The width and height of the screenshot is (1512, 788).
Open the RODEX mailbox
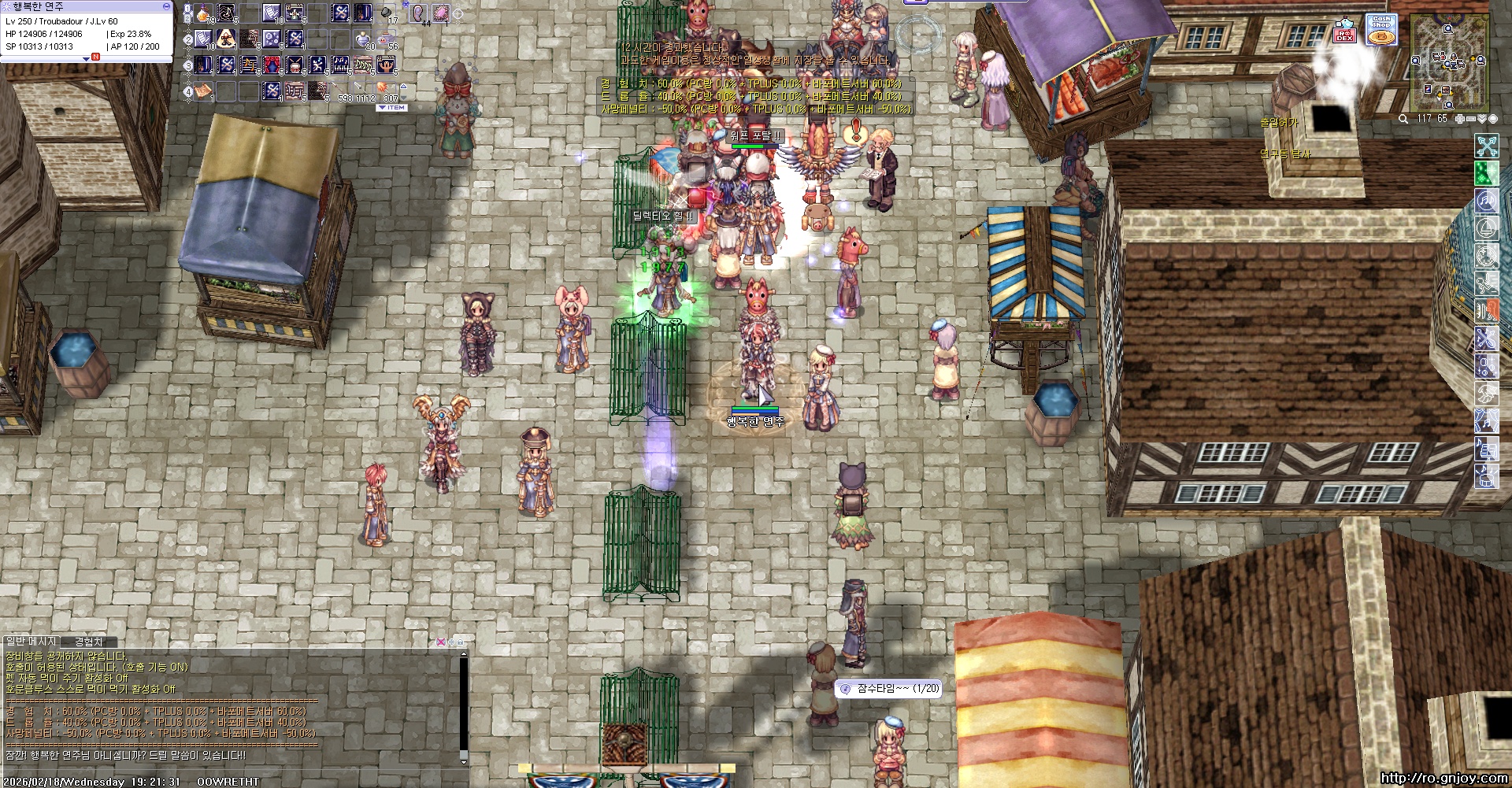tap(1344, 31)
